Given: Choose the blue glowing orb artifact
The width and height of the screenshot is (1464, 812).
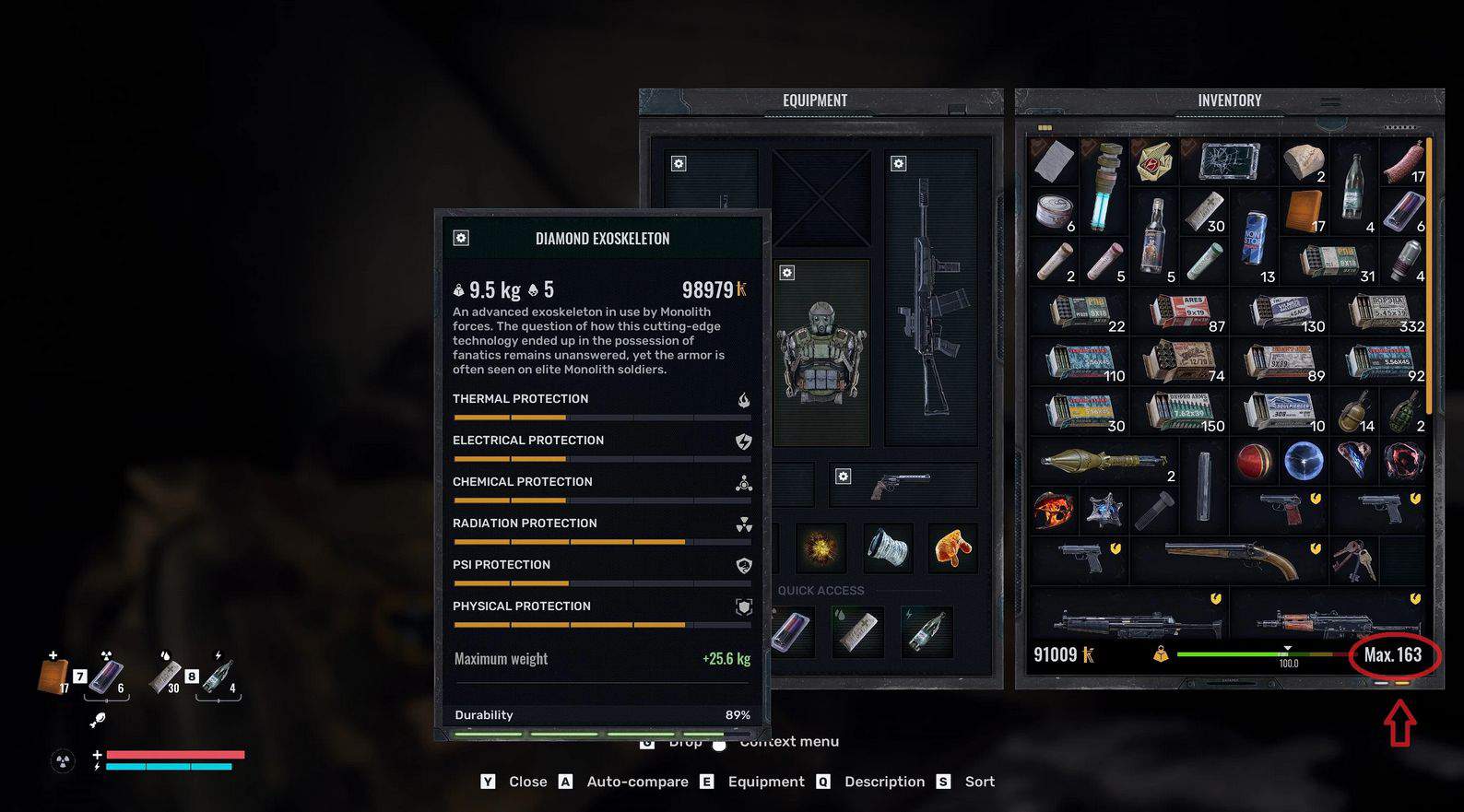Looking at the screenshot, I should (1304, 461).
